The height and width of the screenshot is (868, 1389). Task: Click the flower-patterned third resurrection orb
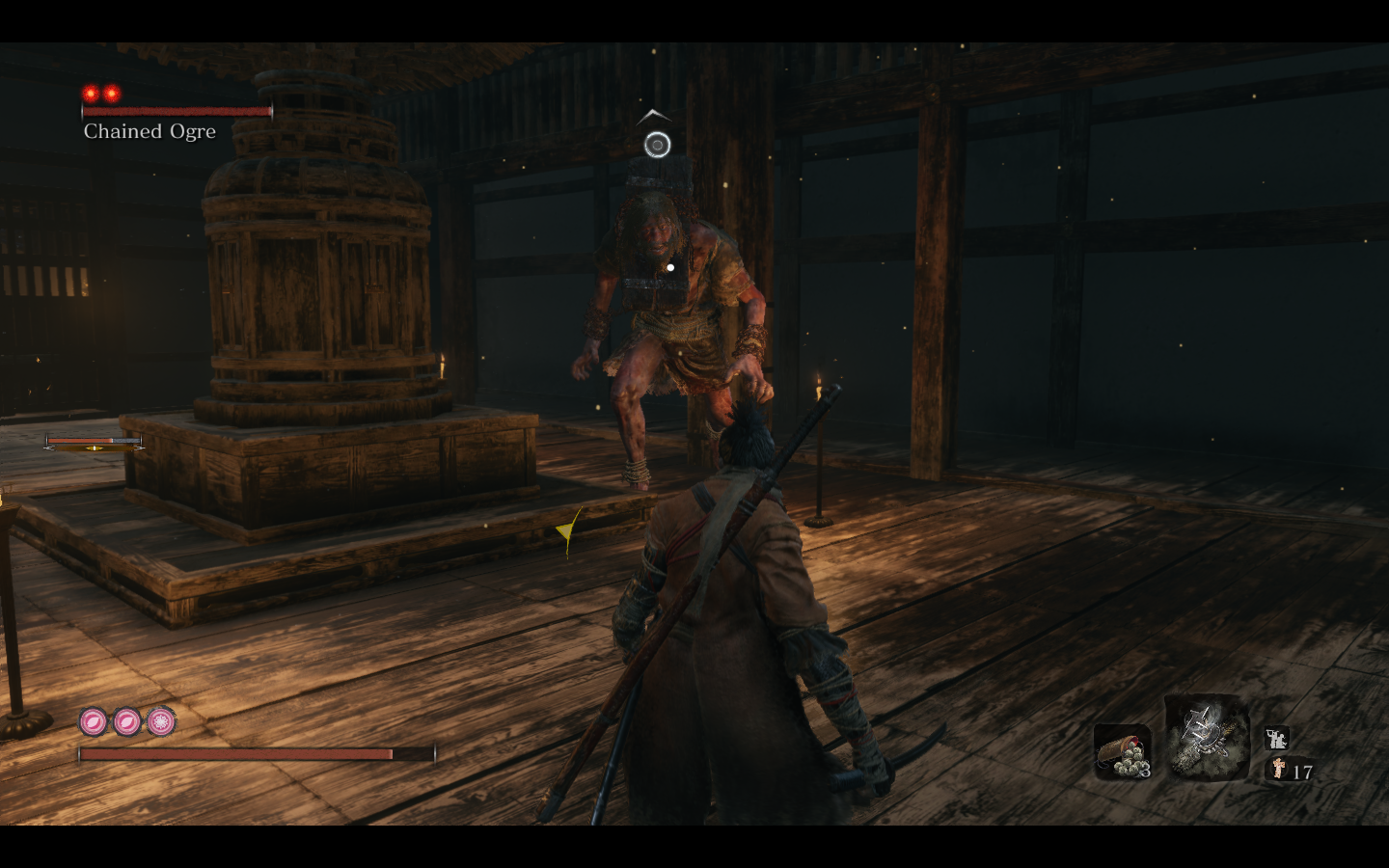click(x=160, y=719)
